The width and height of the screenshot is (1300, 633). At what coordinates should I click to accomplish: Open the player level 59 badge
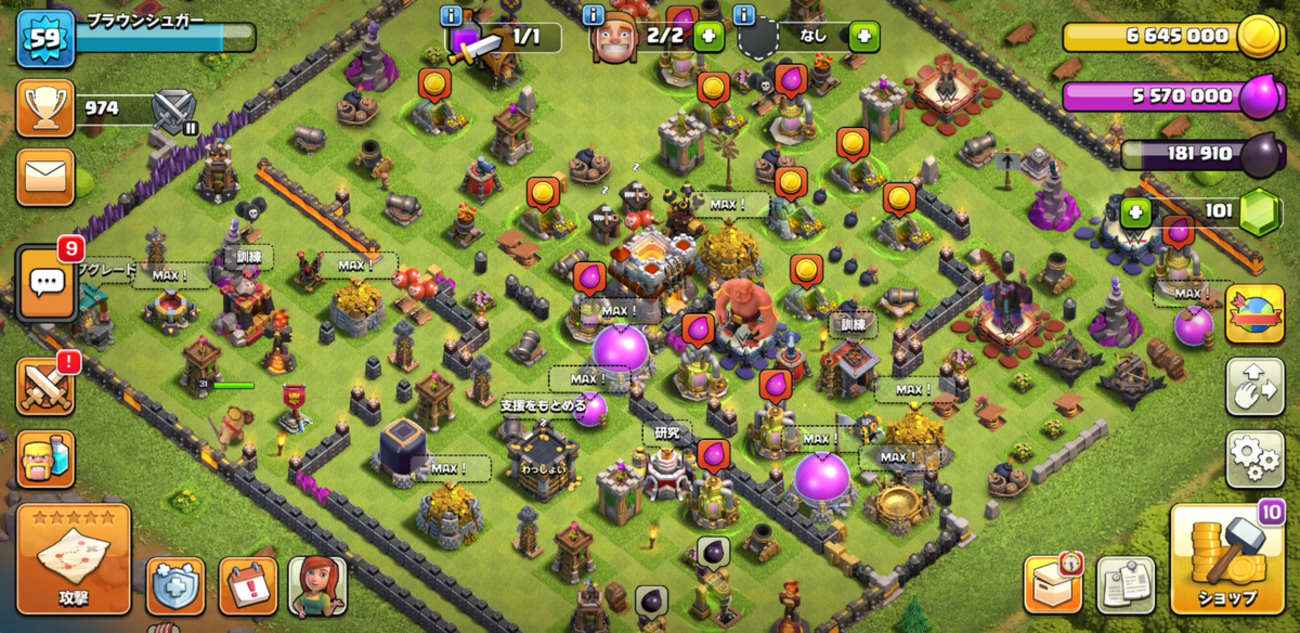pyautogui.click(x=45, y=39)
